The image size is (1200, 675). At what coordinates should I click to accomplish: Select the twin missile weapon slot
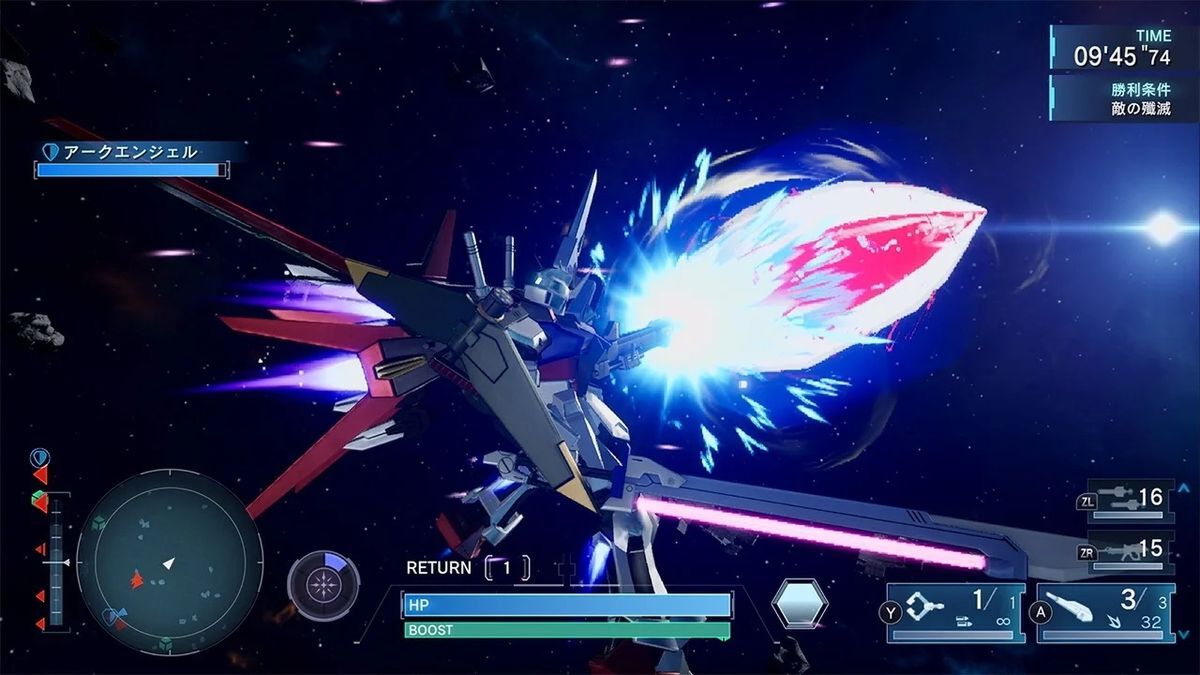point(1129,500)
